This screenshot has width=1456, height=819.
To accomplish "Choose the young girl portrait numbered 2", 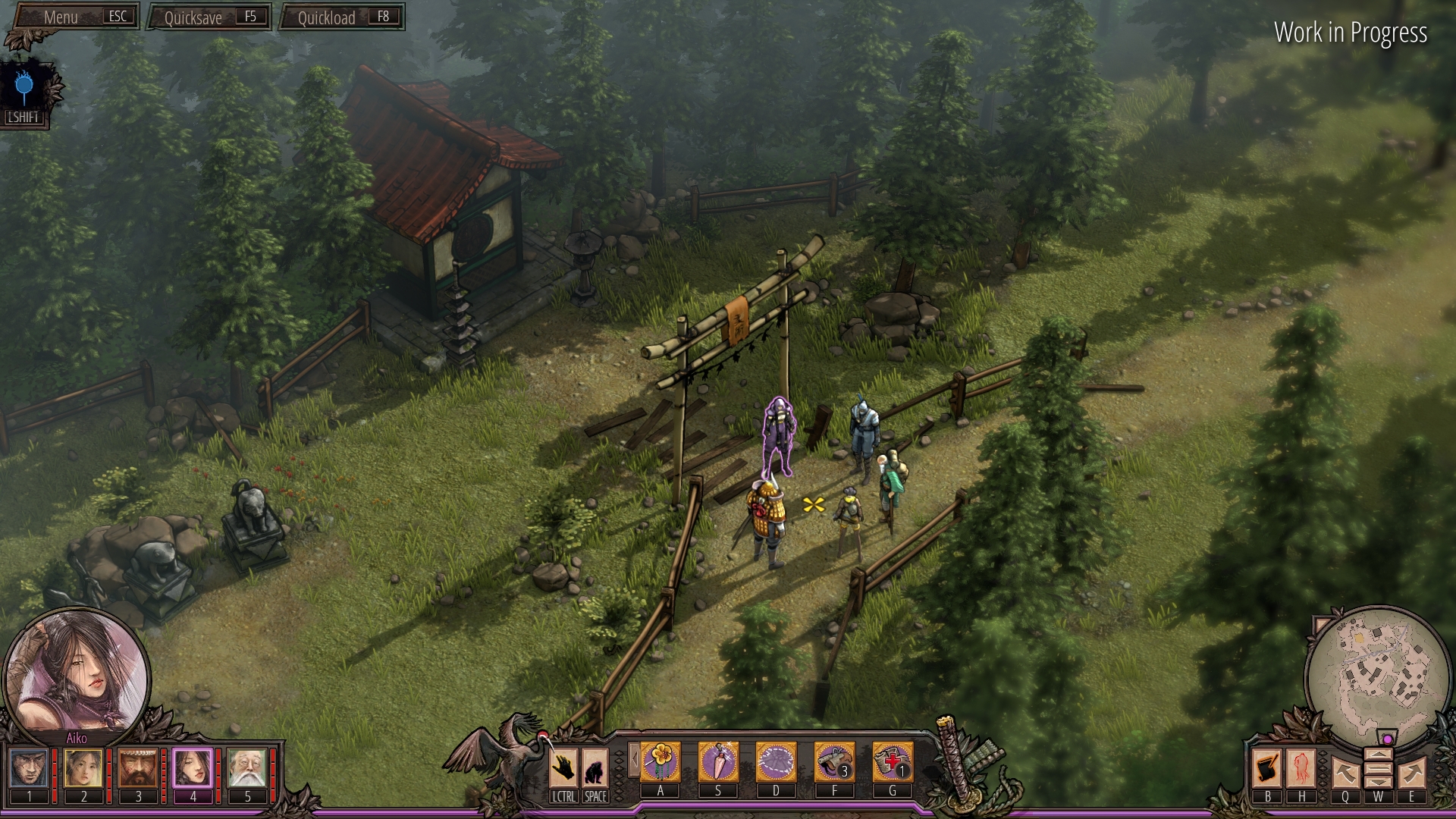I will 83,768.
